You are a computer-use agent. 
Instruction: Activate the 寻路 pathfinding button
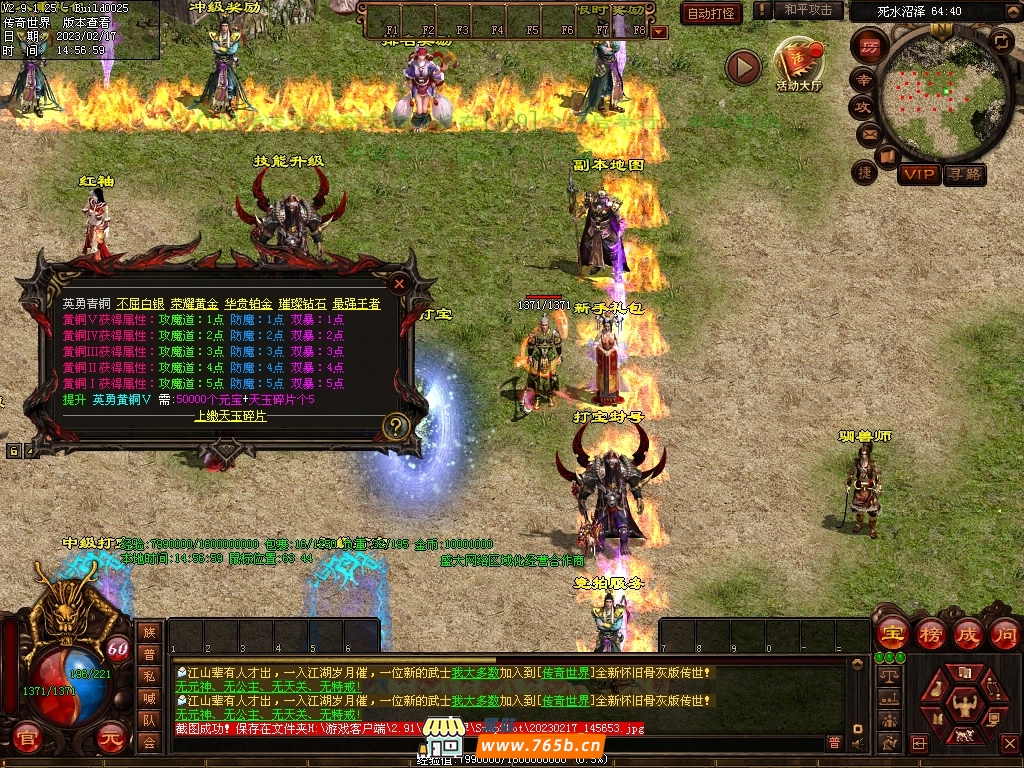click(x=964, y=175)
